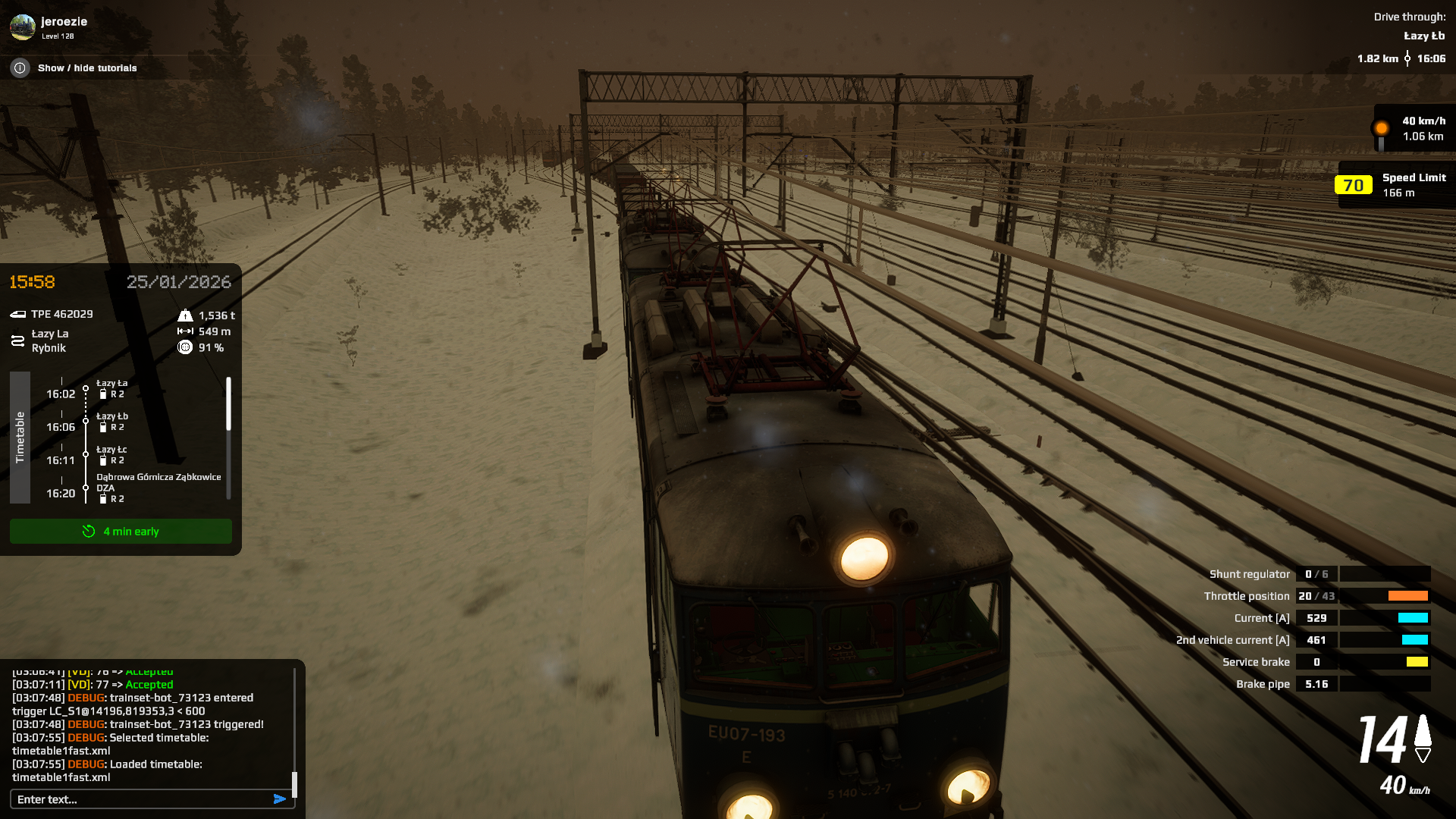Click the timetable list scrollbar
Viewport: 1456px width, 819px height.
click(228, 404)
